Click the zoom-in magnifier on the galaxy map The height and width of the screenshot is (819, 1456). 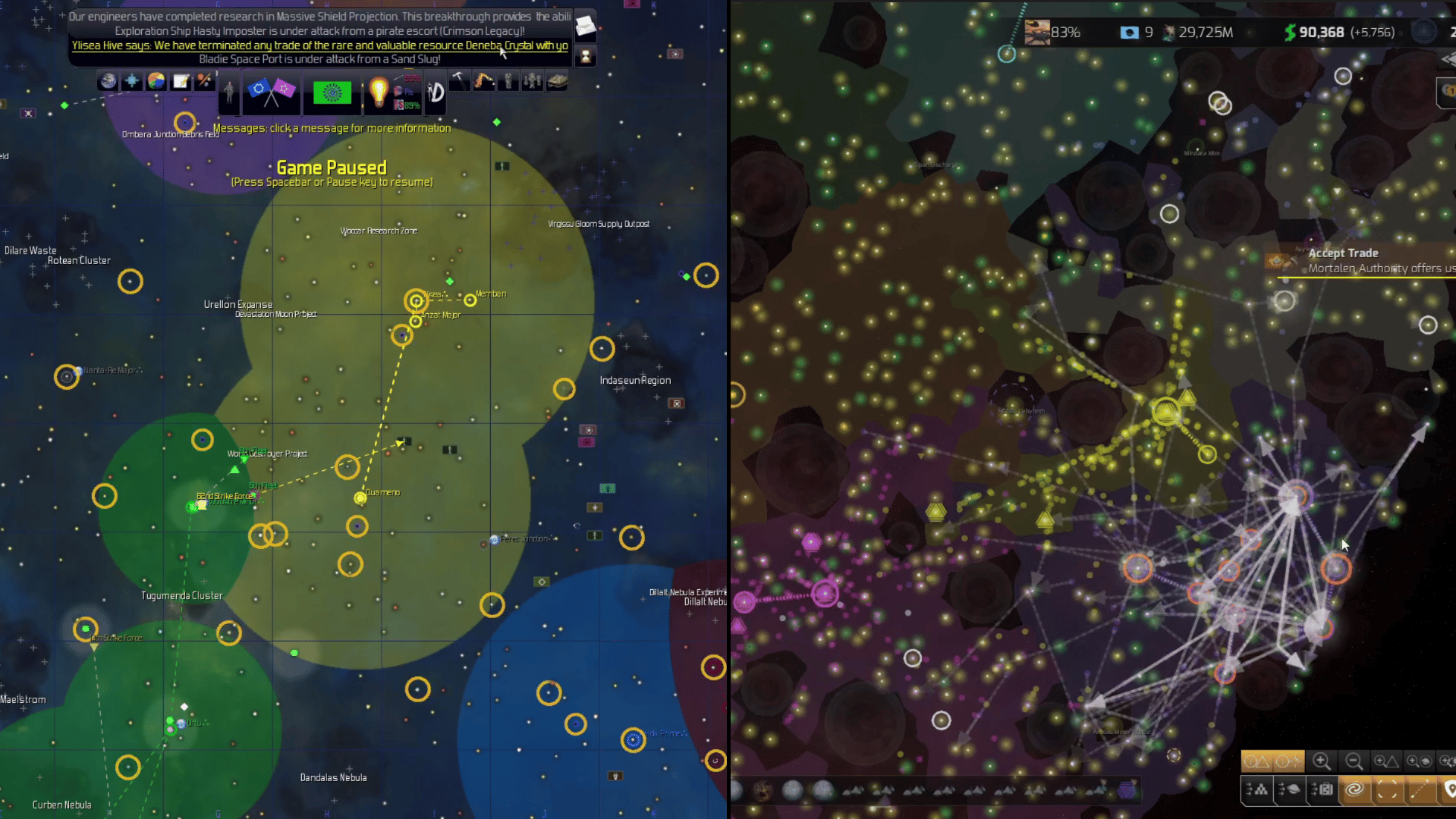click(x=1321, y=761)
